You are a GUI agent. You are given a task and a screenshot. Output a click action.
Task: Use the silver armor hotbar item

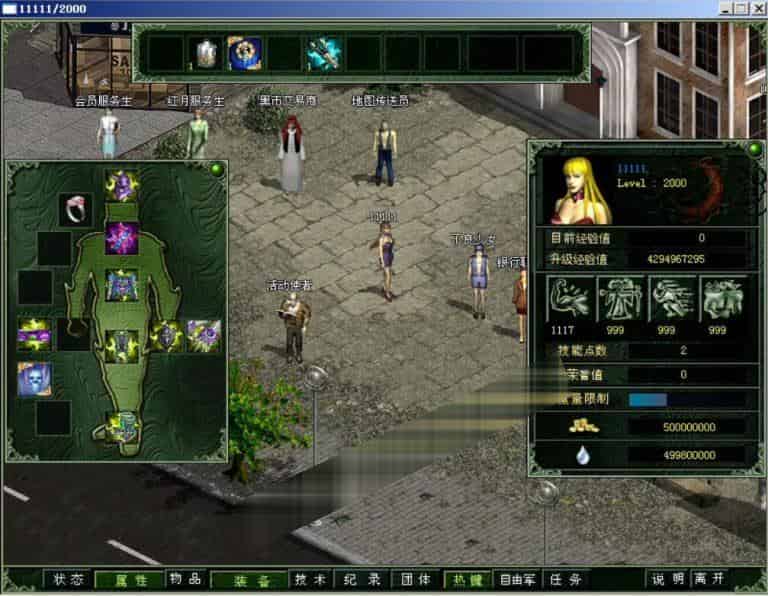(x=207, y=53)
